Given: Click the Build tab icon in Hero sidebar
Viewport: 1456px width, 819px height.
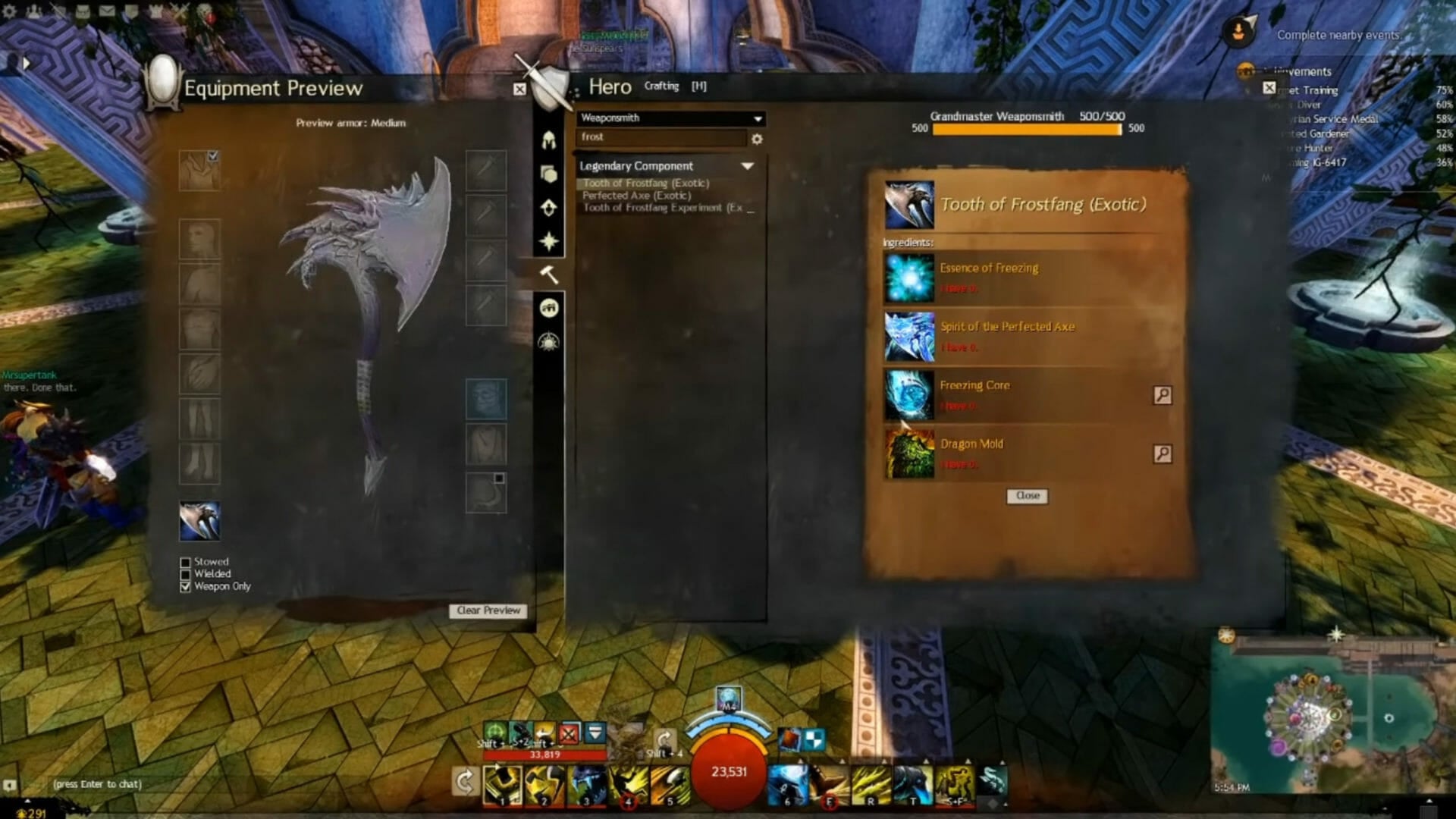Looking at the screenshot, I should pyautogui.click(x=548, y=207).
